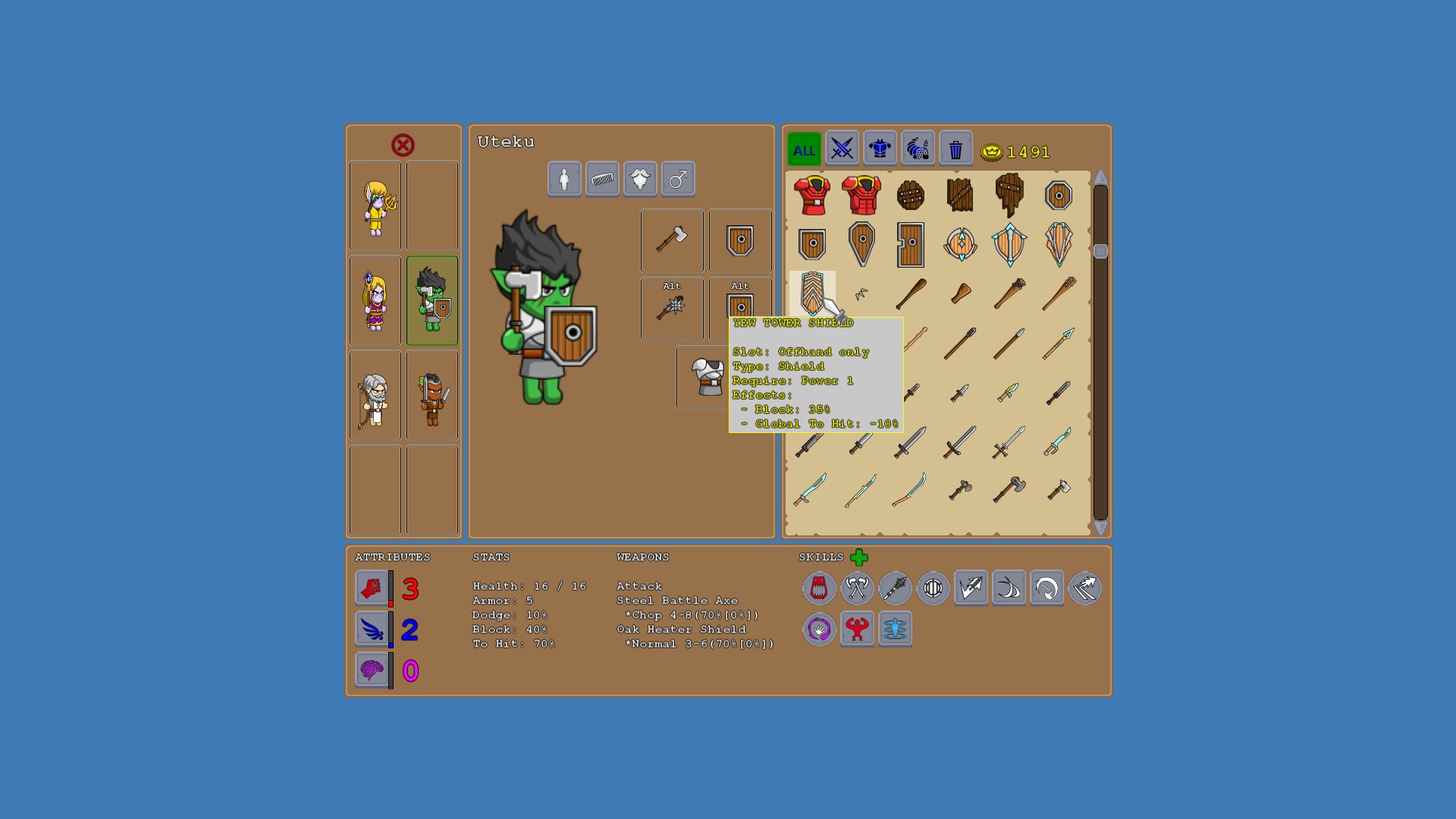The image size is (1456, 819).
Task: Open the trash item deletion icon
Action: coord(955,148)
